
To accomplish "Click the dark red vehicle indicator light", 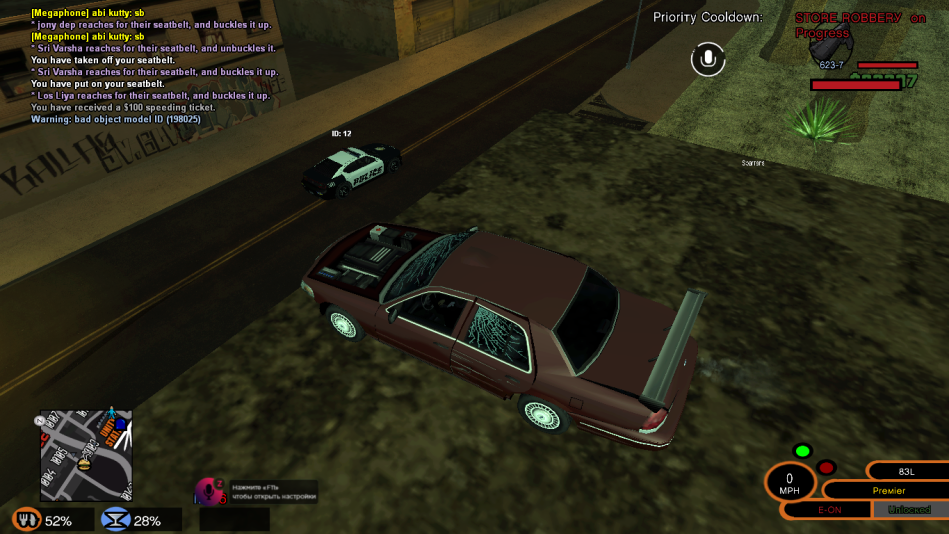I will (826, 467).
